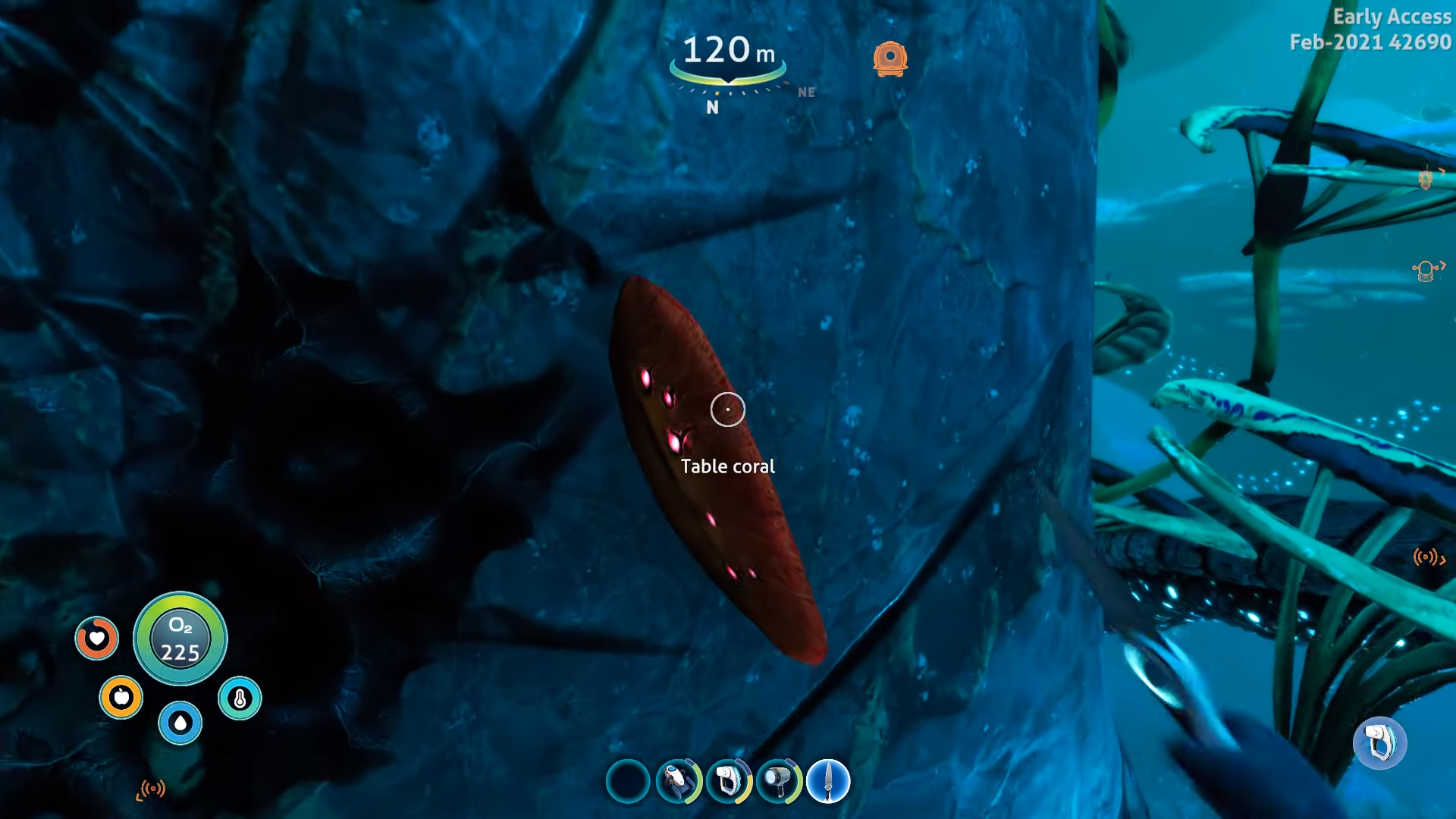Click the NE marker on the compass strip

pos(807,93)
